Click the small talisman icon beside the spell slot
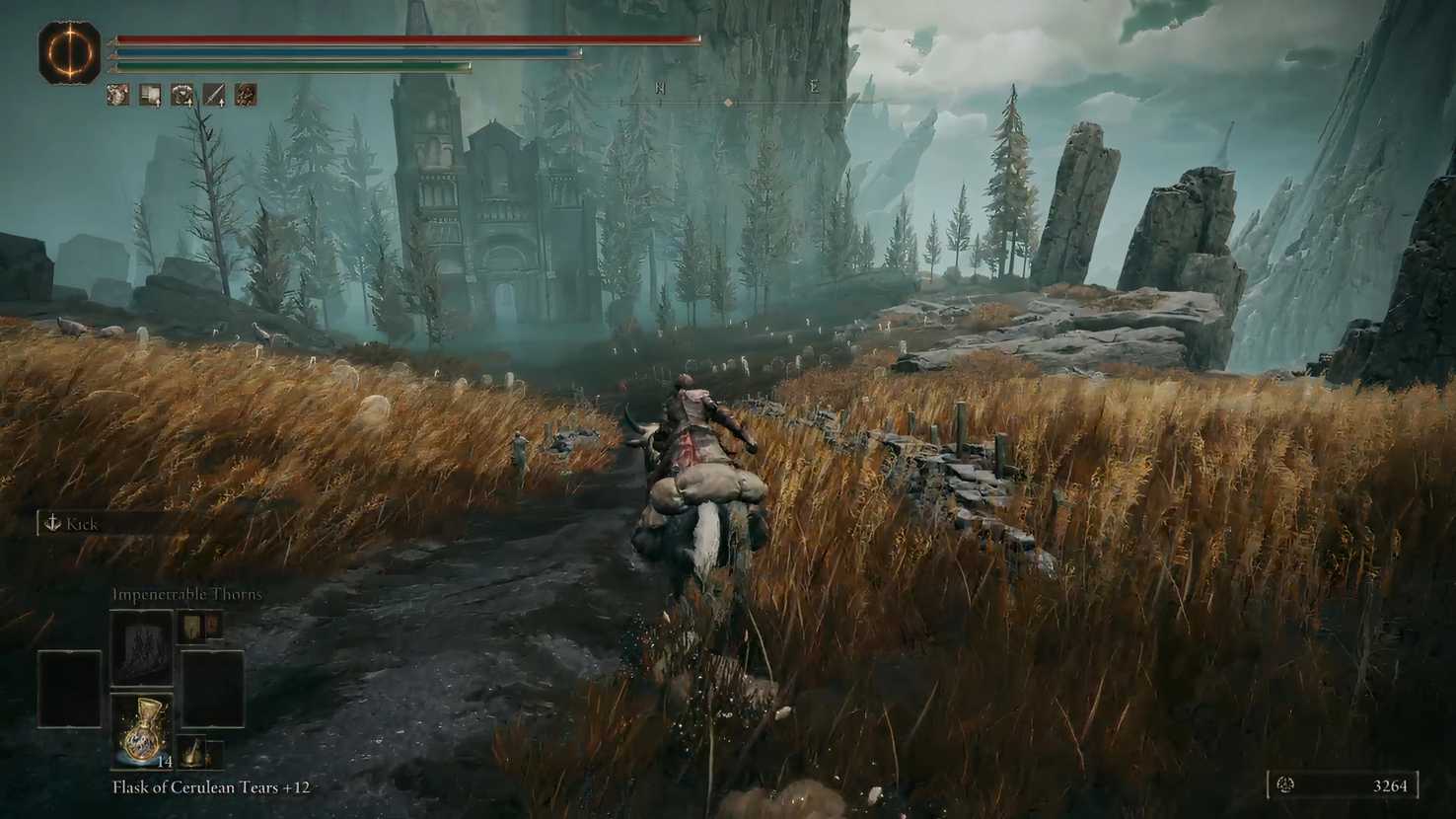 (x=193, y=626)
